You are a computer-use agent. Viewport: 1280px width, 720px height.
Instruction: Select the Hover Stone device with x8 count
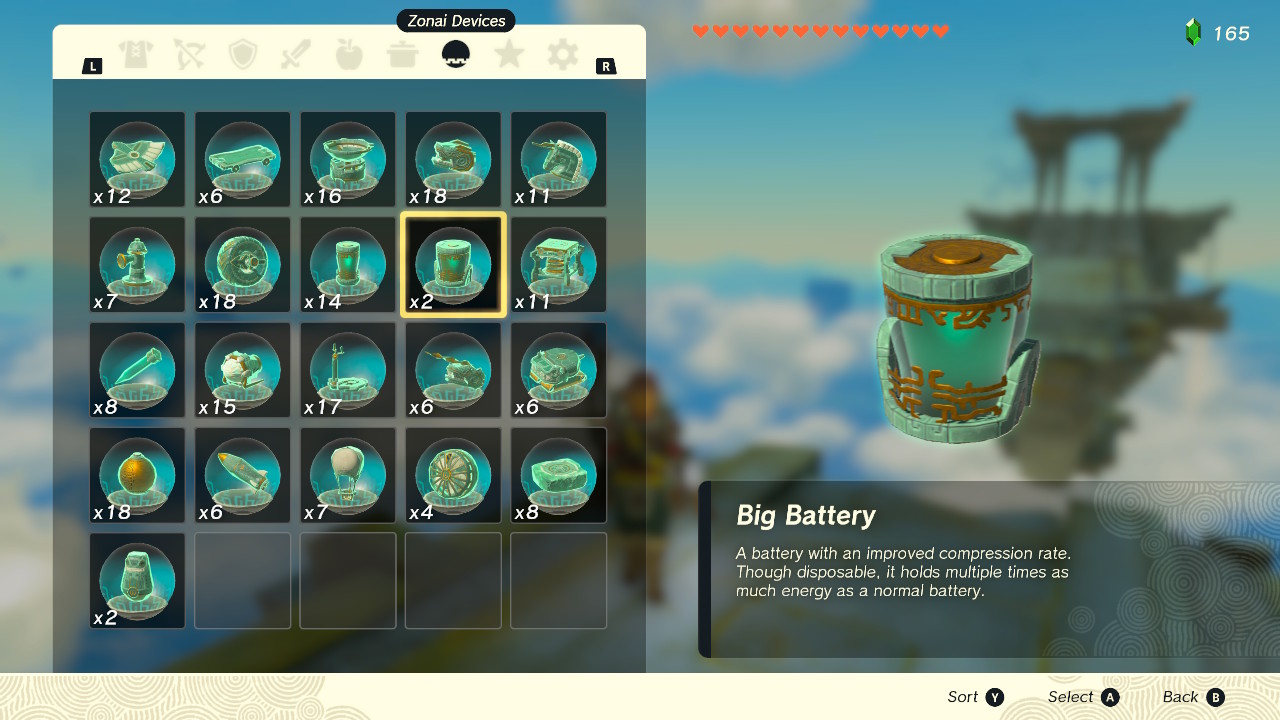pos(557,475)
